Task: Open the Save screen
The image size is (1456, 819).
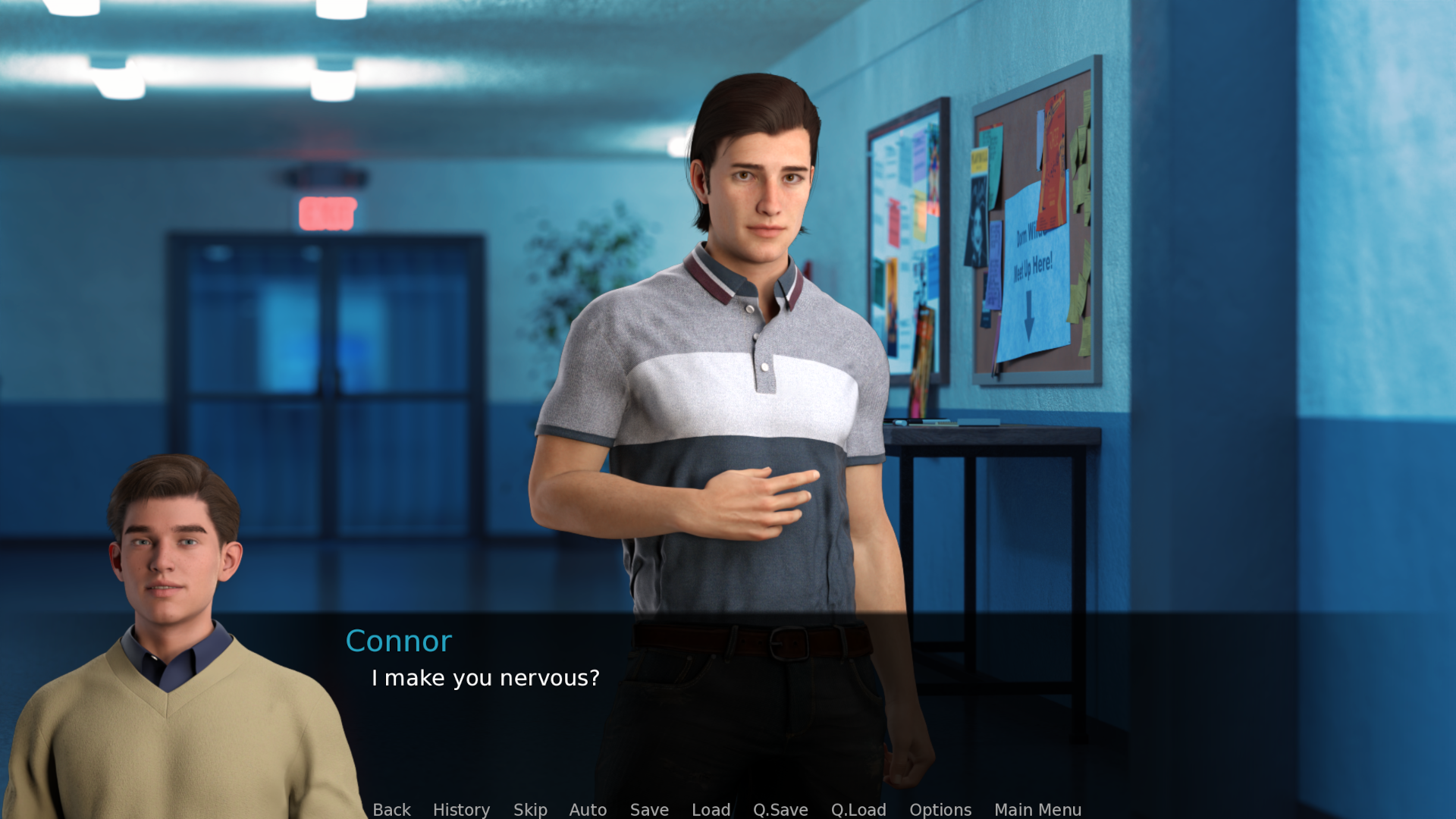Action: click(648, 810)
